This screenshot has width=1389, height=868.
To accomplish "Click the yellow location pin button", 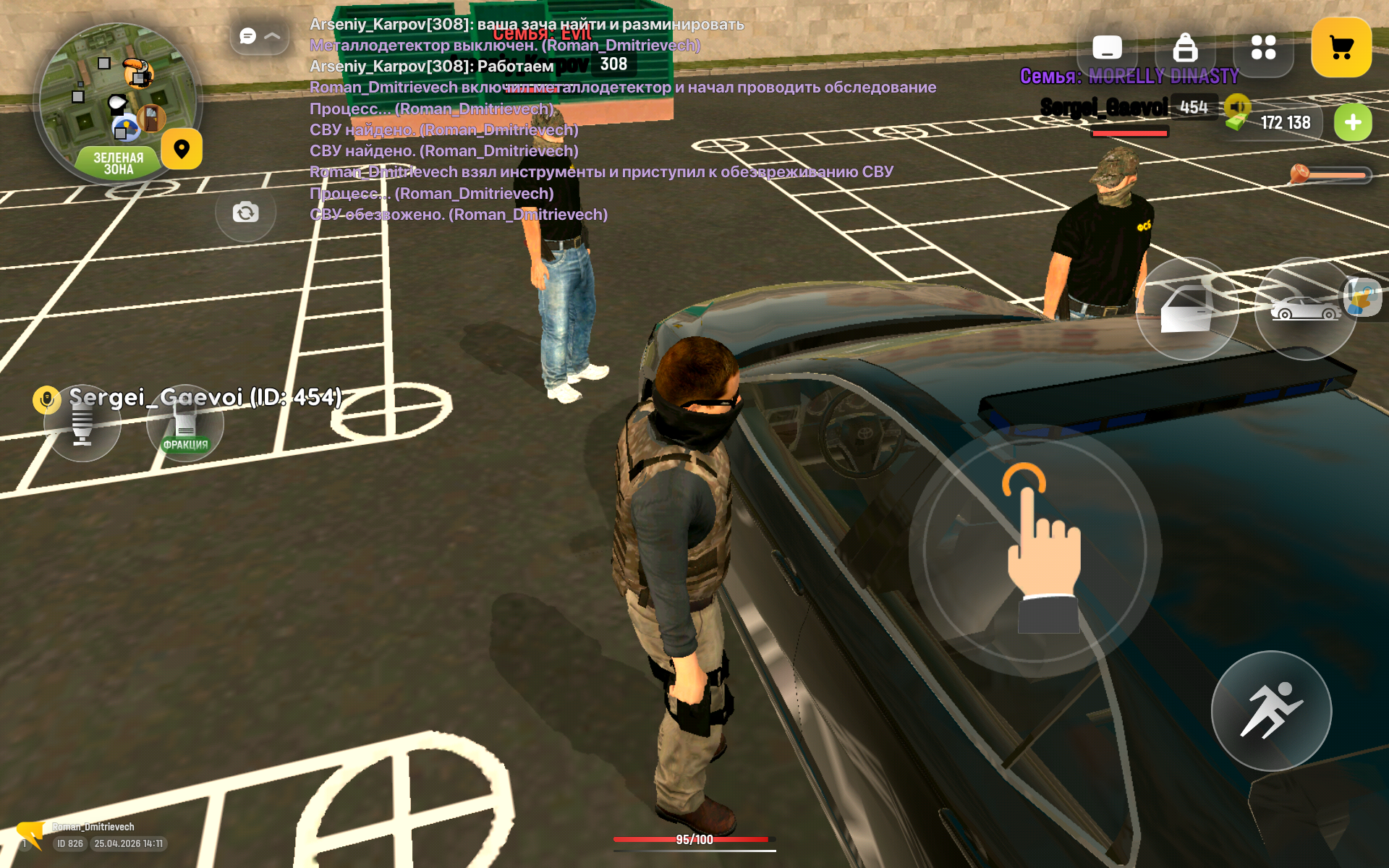I will pyautogui.click(x=182, y=149).
